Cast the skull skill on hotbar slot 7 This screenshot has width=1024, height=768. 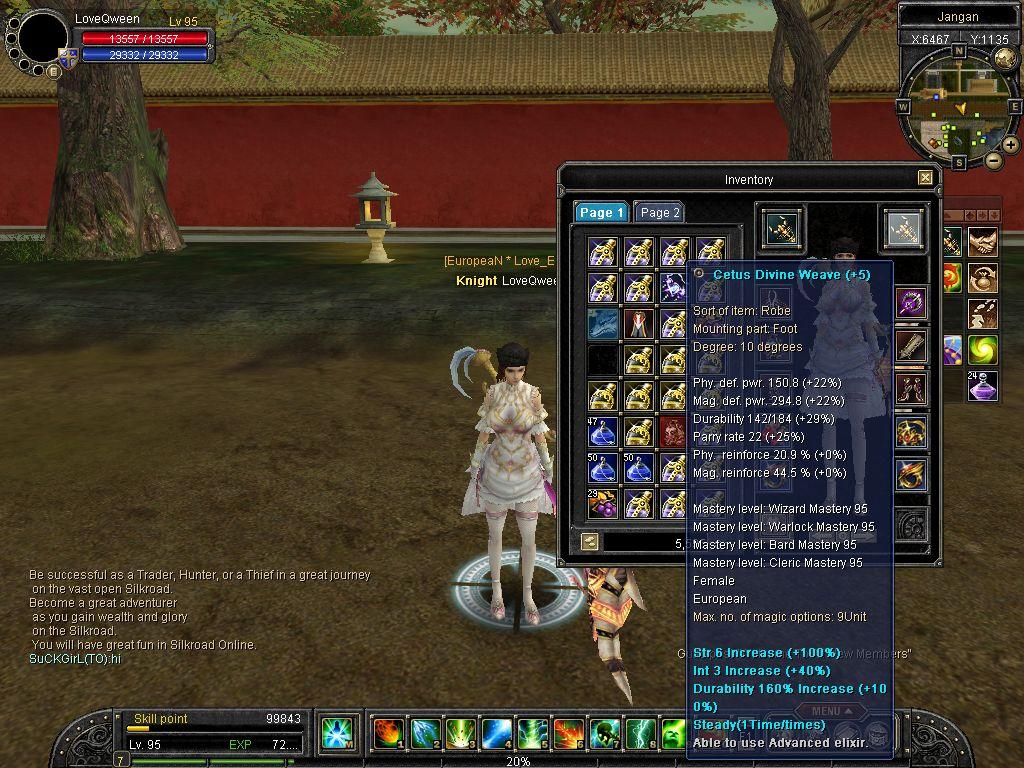[603, 734]
